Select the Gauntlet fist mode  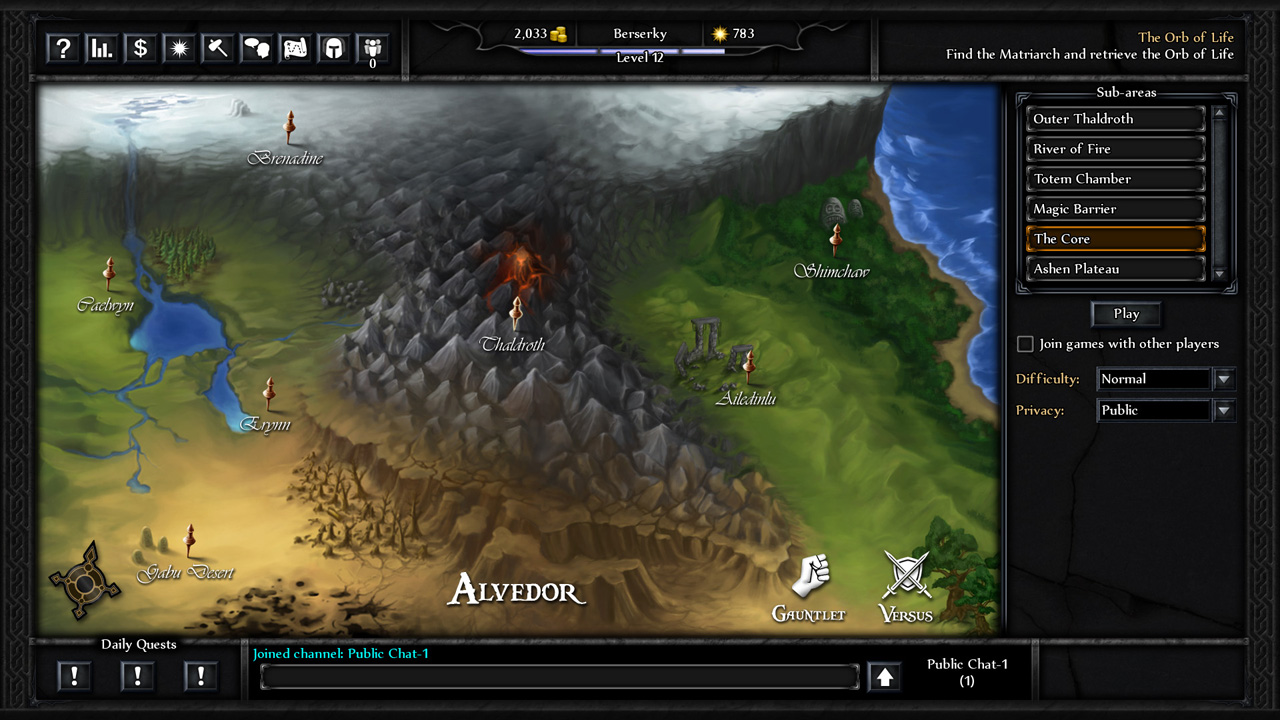click(810, 575)
